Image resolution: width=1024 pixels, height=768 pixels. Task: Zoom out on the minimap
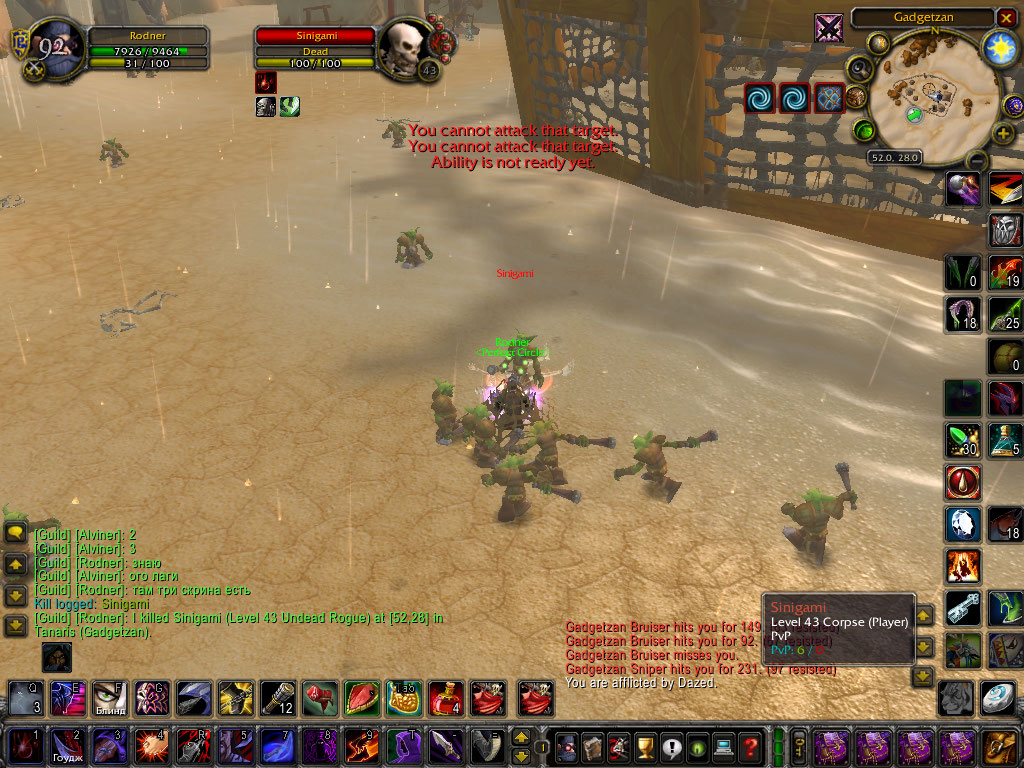977,160
